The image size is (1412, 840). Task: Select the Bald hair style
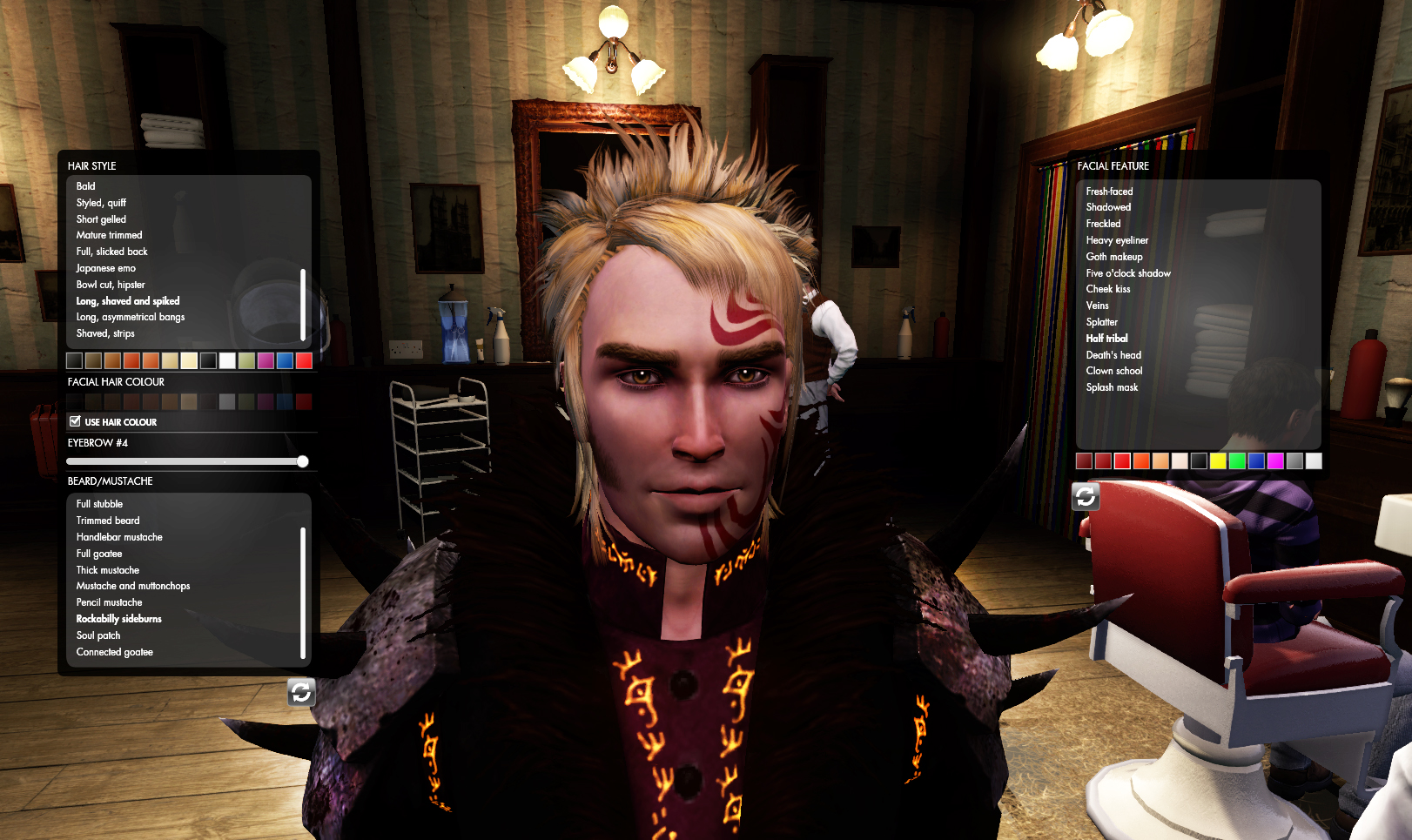pyautogui.click(x=84, y=185)
